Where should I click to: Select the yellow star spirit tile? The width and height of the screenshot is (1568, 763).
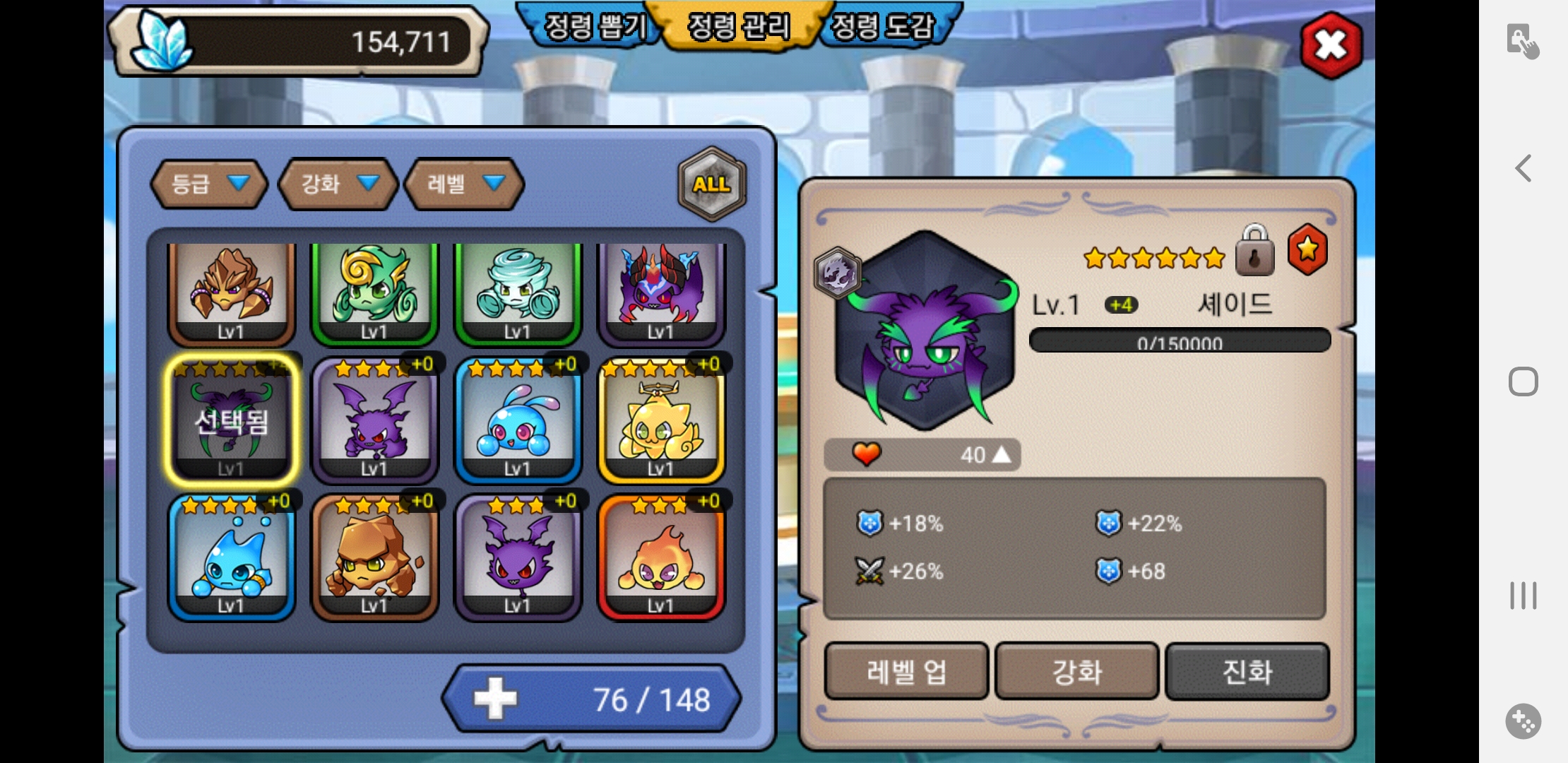pos(660,422)
